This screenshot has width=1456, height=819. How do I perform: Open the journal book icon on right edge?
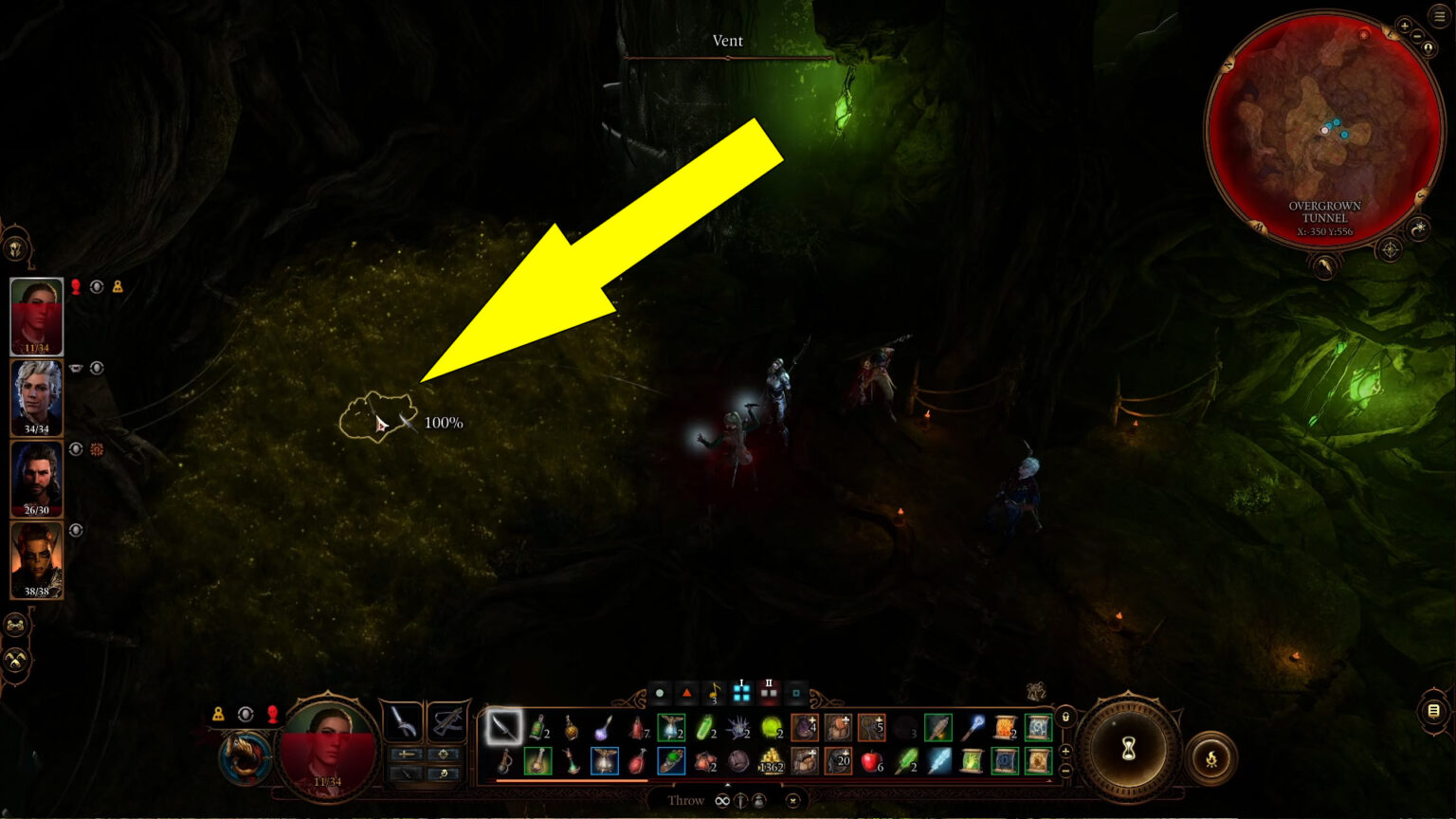coord(1432,711)
